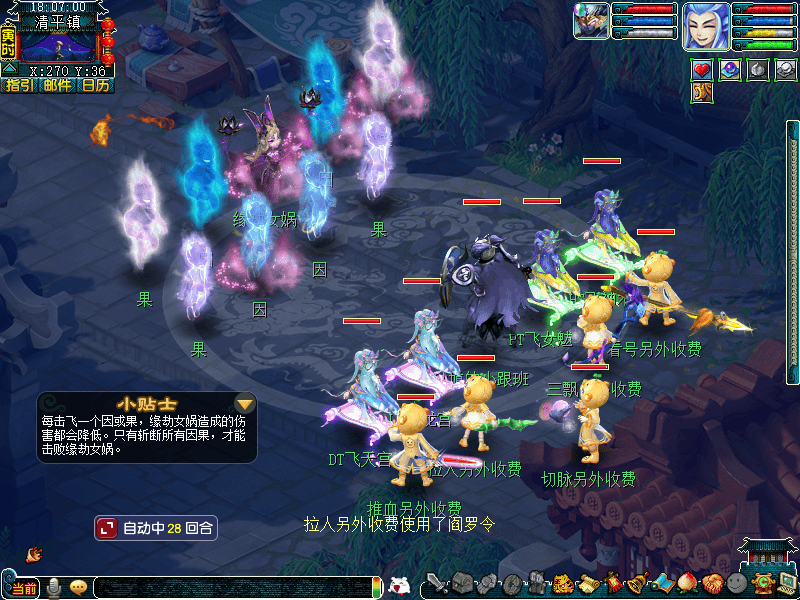Click the purple orb buff icon
Screen dimensions: 800x600
[x=730, y=69]
